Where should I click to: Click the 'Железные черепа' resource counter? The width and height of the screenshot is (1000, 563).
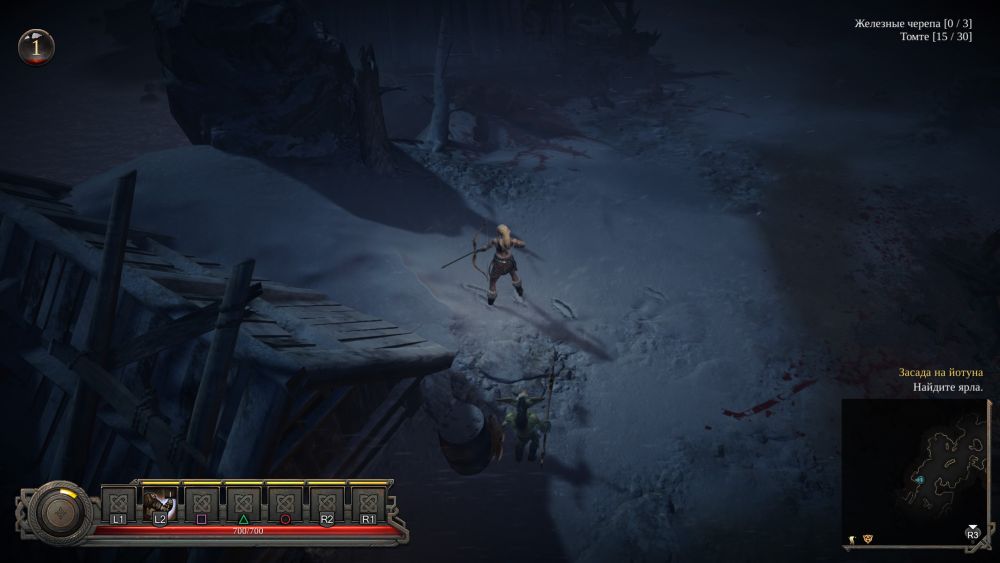coord(913,23)
